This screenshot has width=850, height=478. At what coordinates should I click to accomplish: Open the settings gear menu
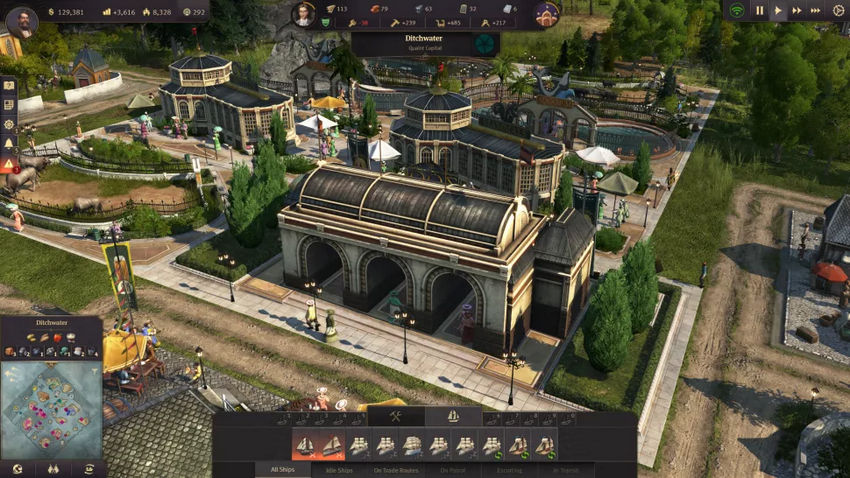pyautogui.click(x=838, y=11)
